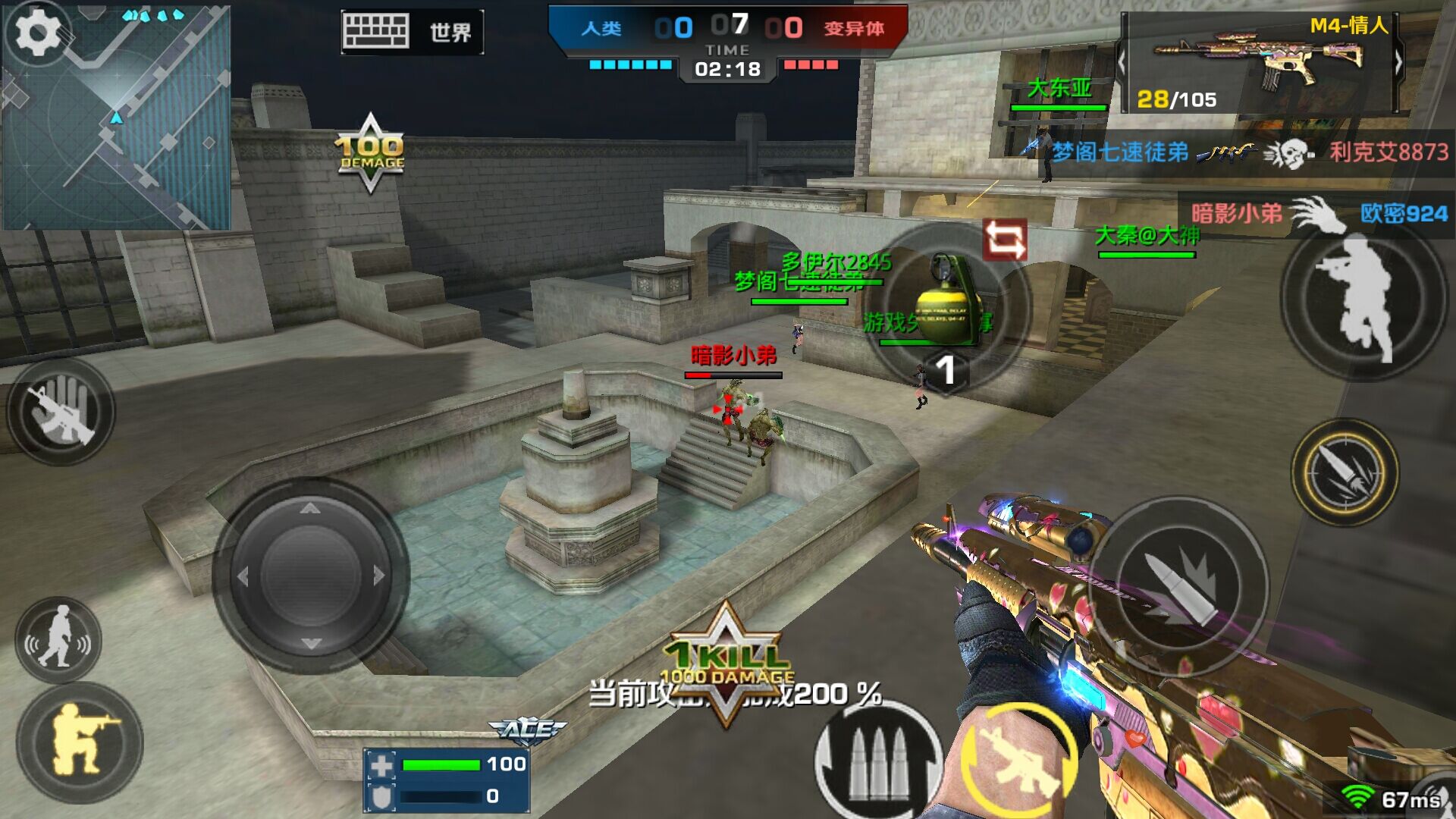Tap the red swap grenade button
Screen dimensions: 1456x819
tap(1005, 240)
